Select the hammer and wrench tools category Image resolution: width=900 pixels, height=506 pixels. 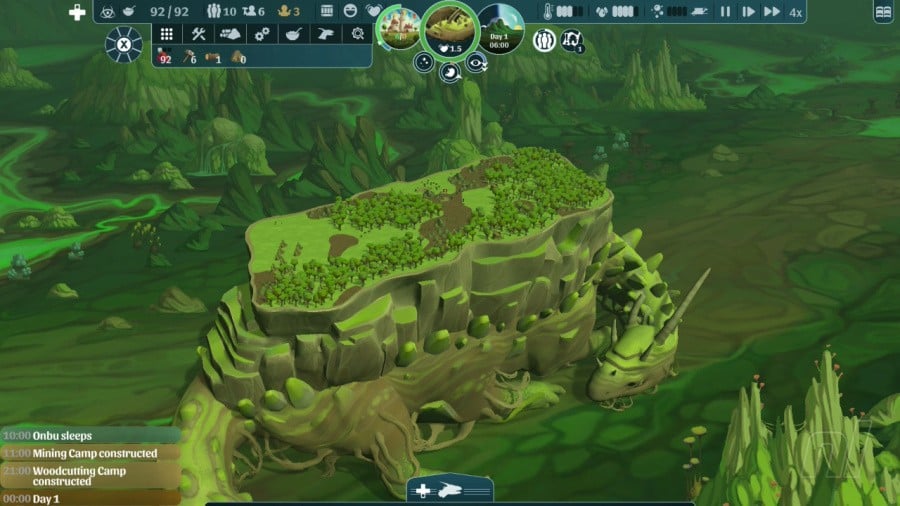point(198,34)
